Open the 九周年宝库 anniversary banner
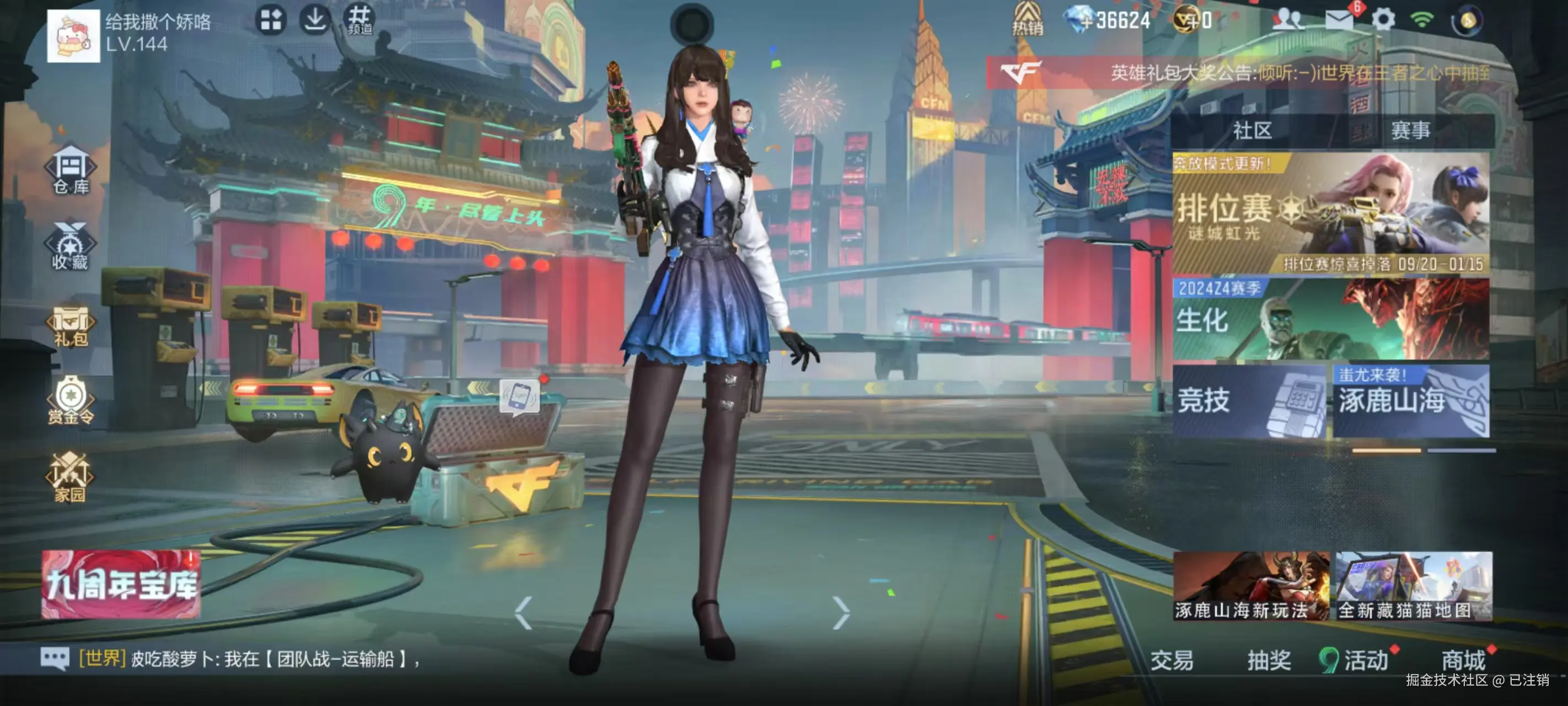This screenshot has width=1568, height=706. click(x=121, y=584)
